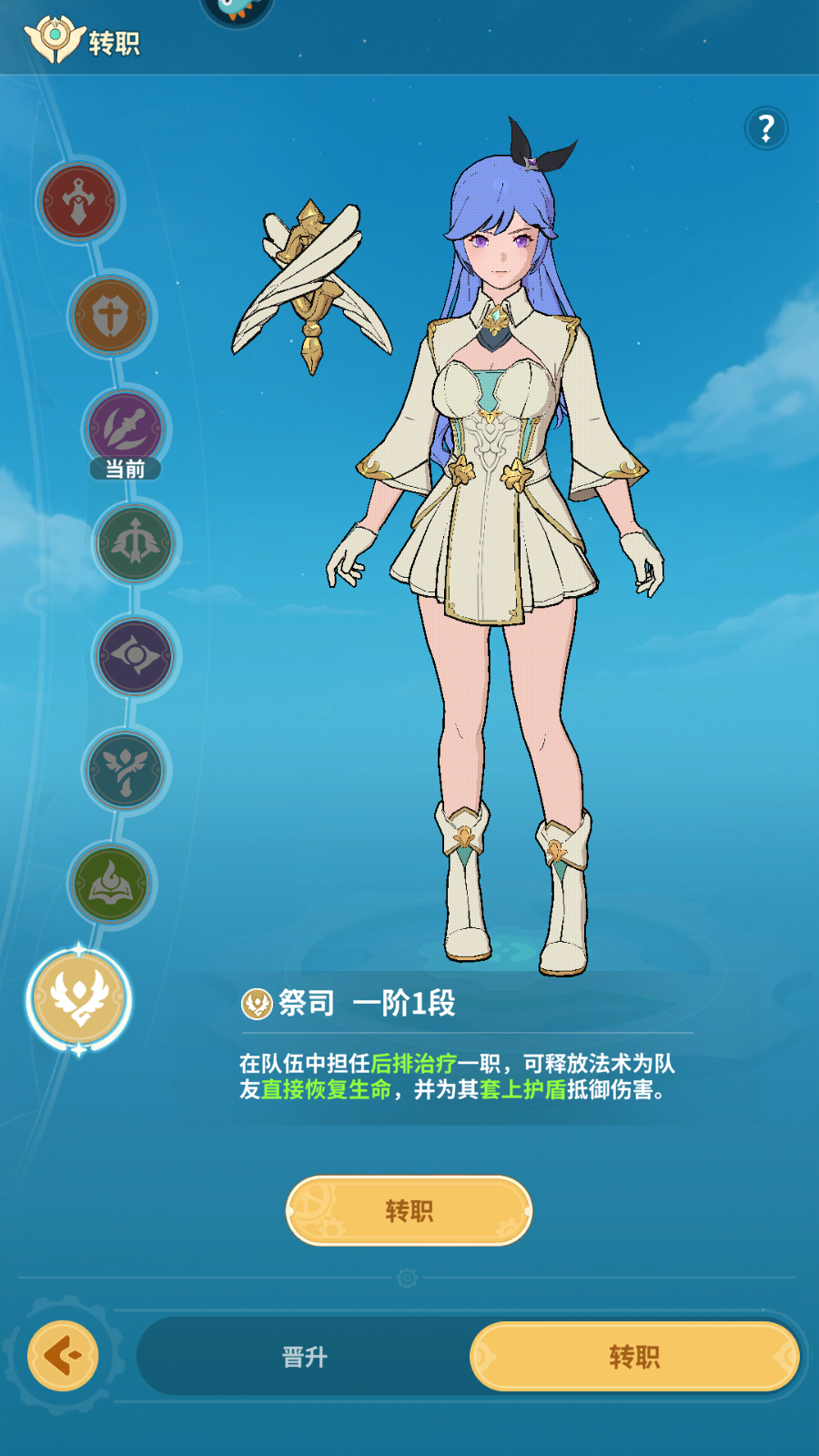Viewport: 819px width, 1456px height.
Task: Confirm class change with center 转职 button
Action: point(409,1210)
